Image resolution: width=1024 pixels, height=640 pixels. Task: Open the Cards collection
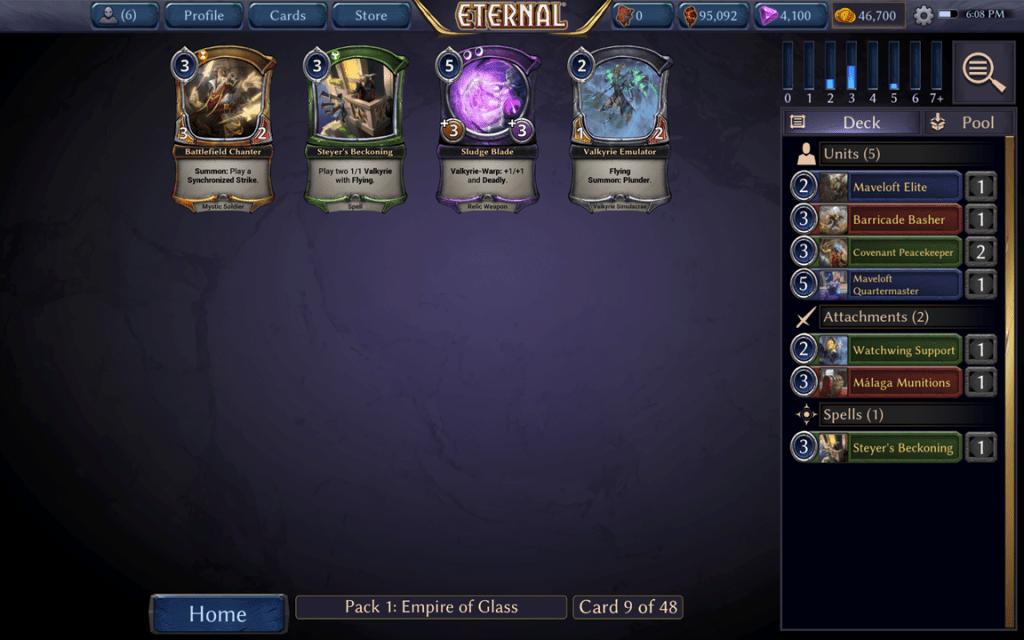tap(287, 15)
